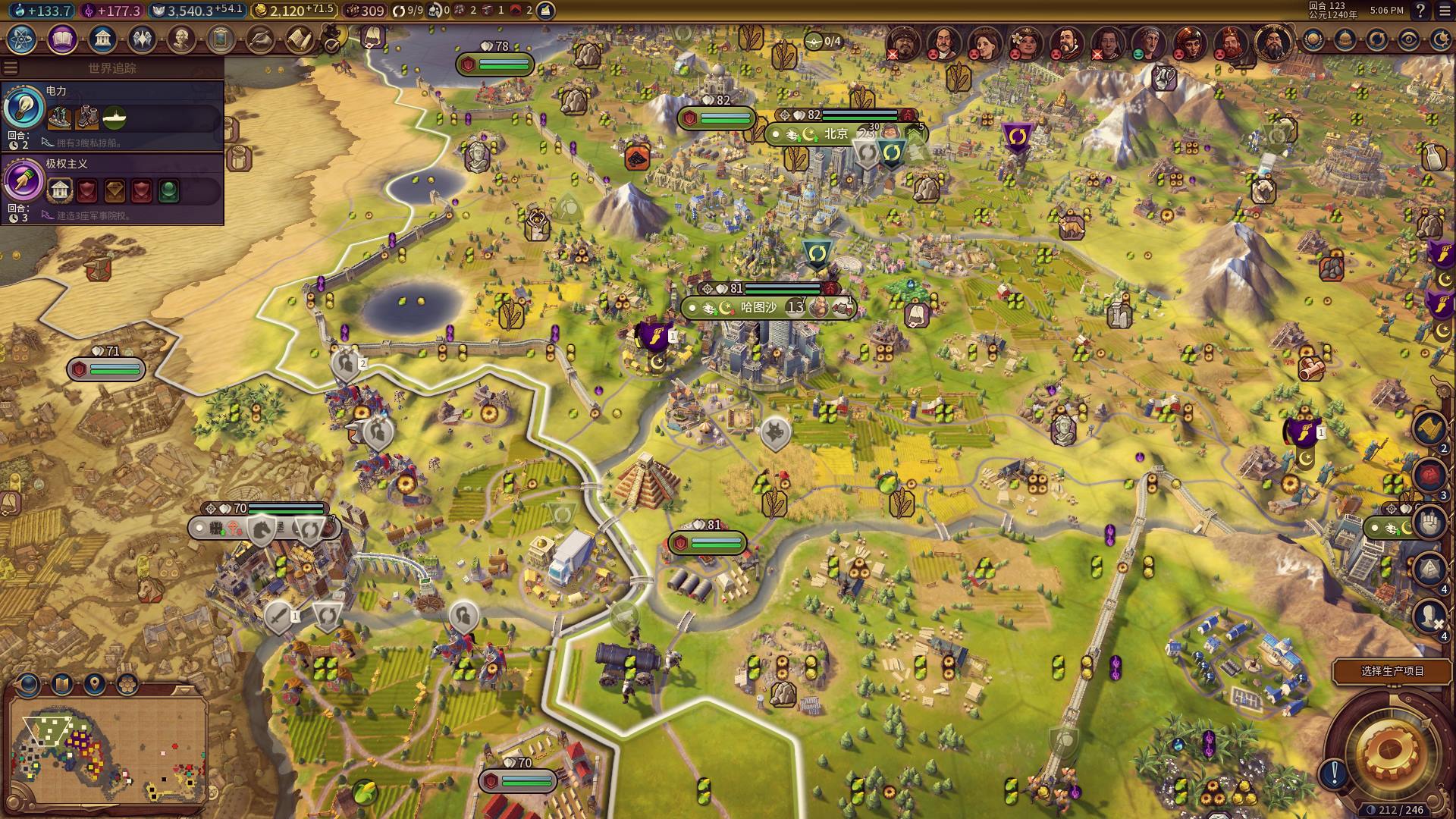Open the 北京 city banner
Image resolution: width=1456 pixels, height=819 pixels.
click(836, 134)
